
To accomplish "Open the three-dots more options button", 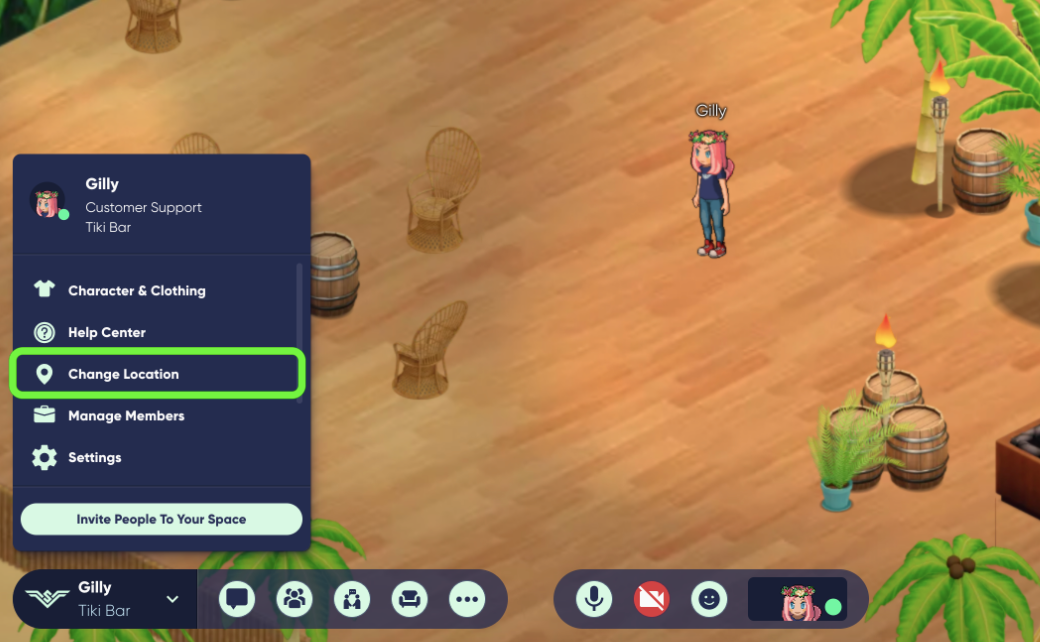I will point(467,599).
